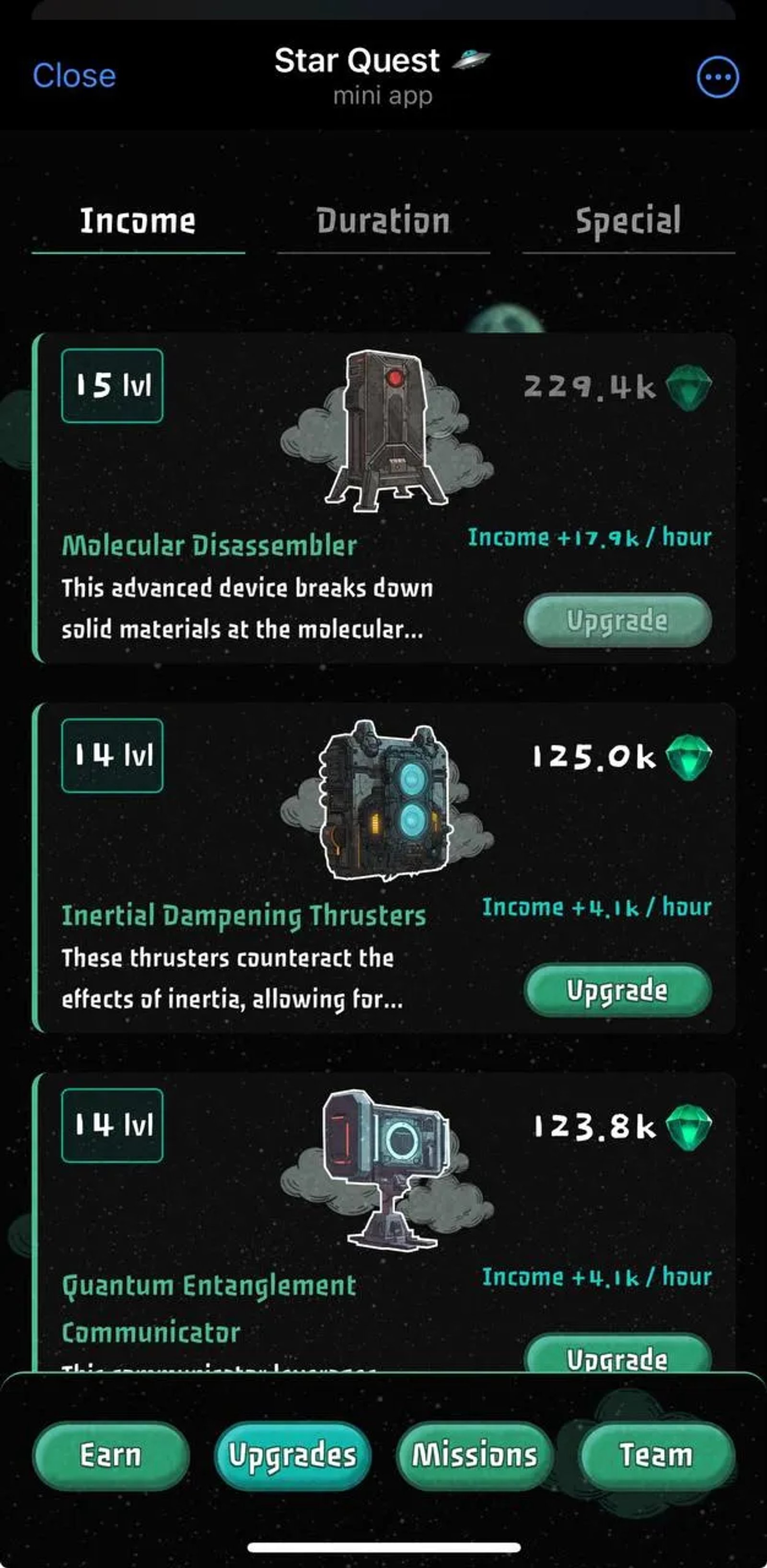
Task: Close the Star Quest mini app
Action: pos(74,76)
